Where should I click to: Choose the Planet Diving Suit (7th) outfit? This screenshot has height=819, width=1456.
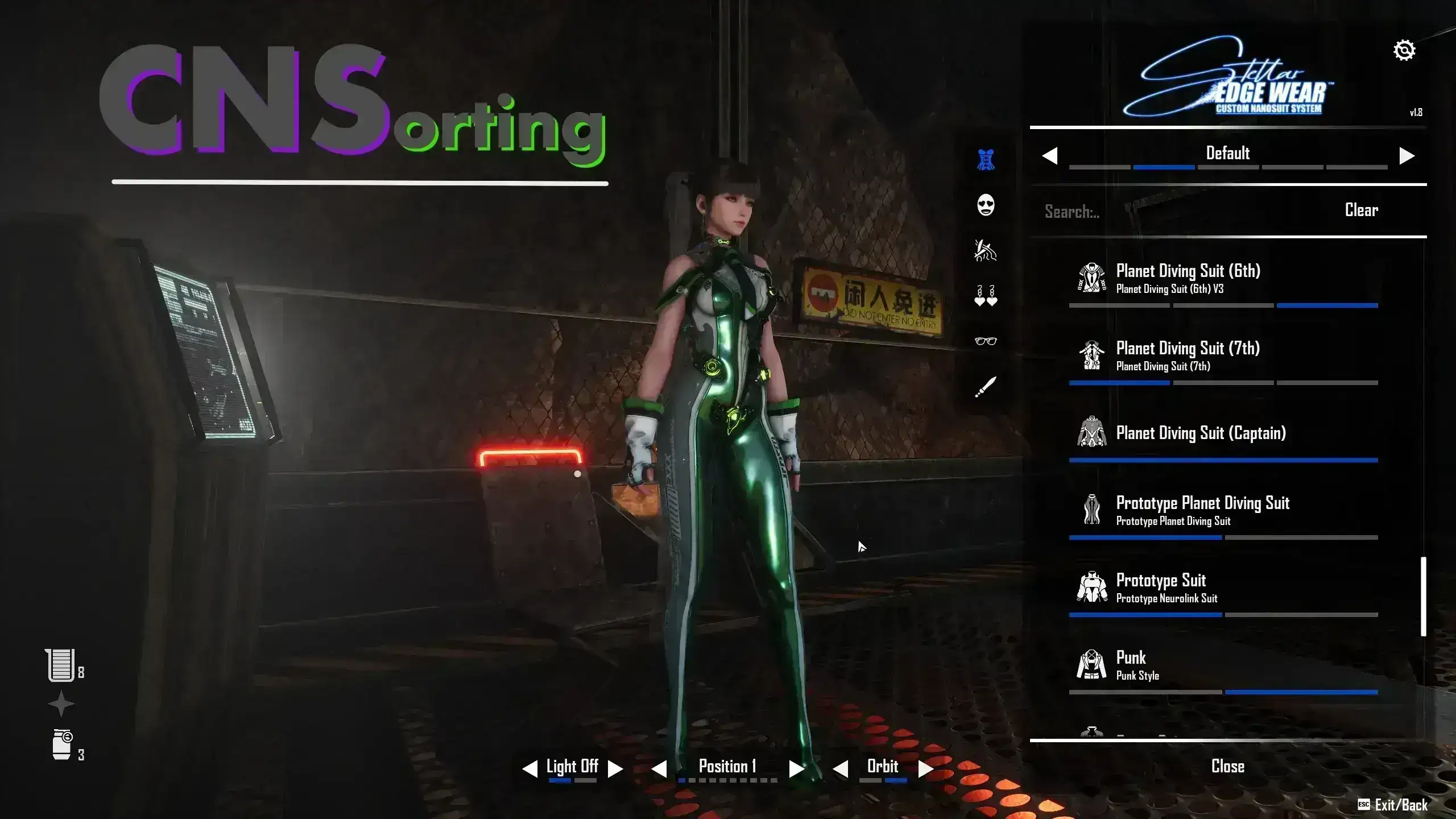(1188, 355)
